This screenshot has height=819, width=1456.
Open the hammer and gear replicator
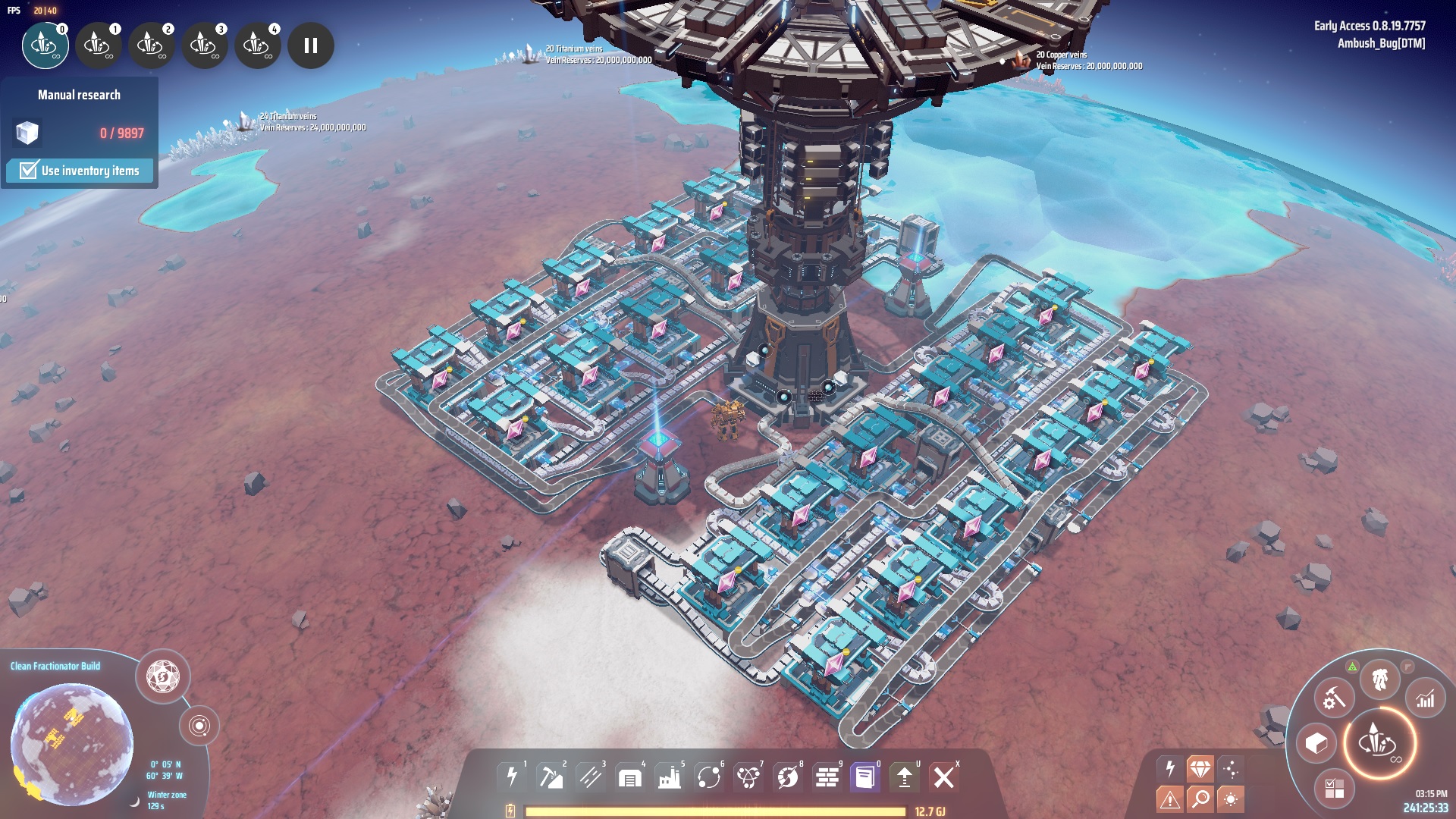coord(1334,698)
